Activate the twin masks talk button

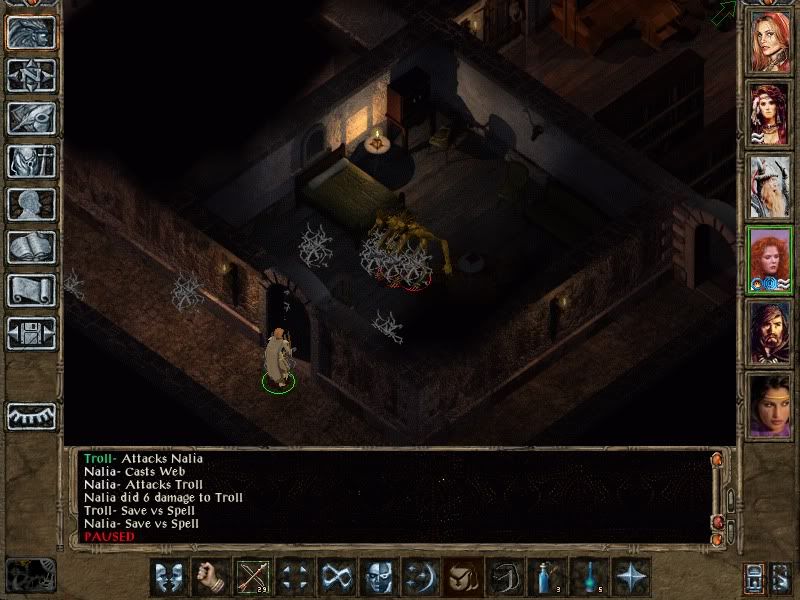point(168,577)
